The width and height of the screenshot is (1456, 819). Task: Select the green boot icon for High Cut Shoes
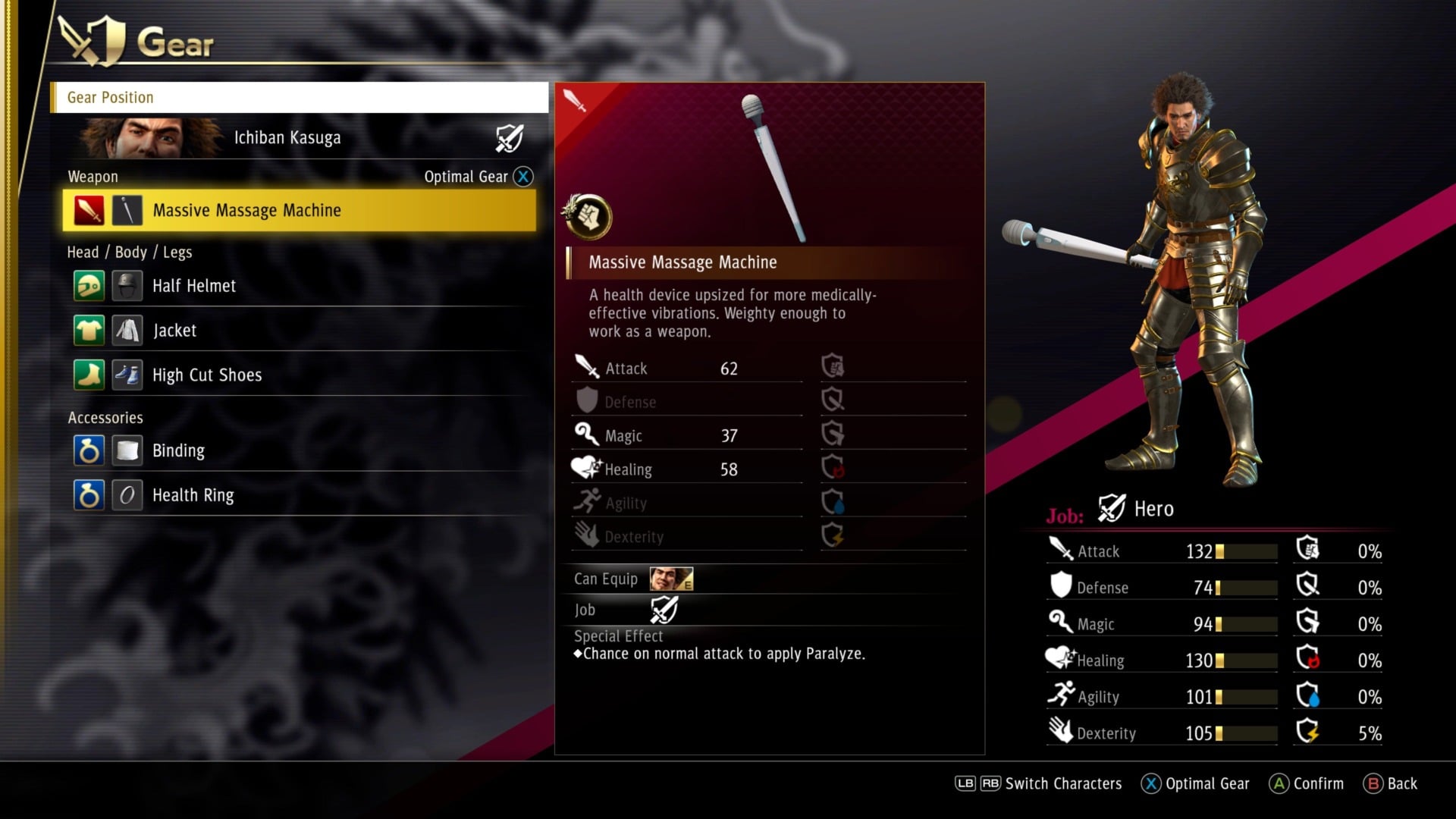pyautogui.click(x=89, y=375)
